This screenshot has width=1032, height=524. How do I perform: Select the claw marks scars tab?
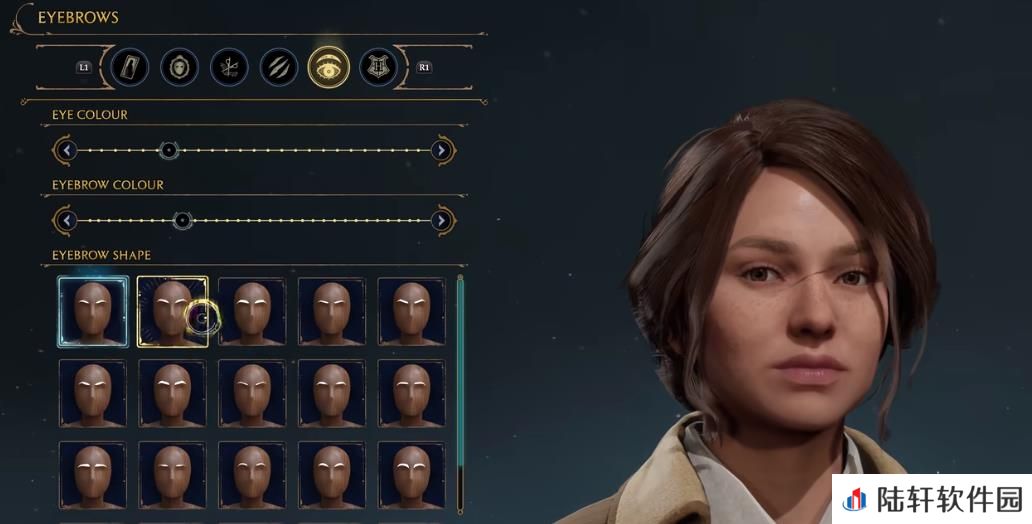click(279, 67)
